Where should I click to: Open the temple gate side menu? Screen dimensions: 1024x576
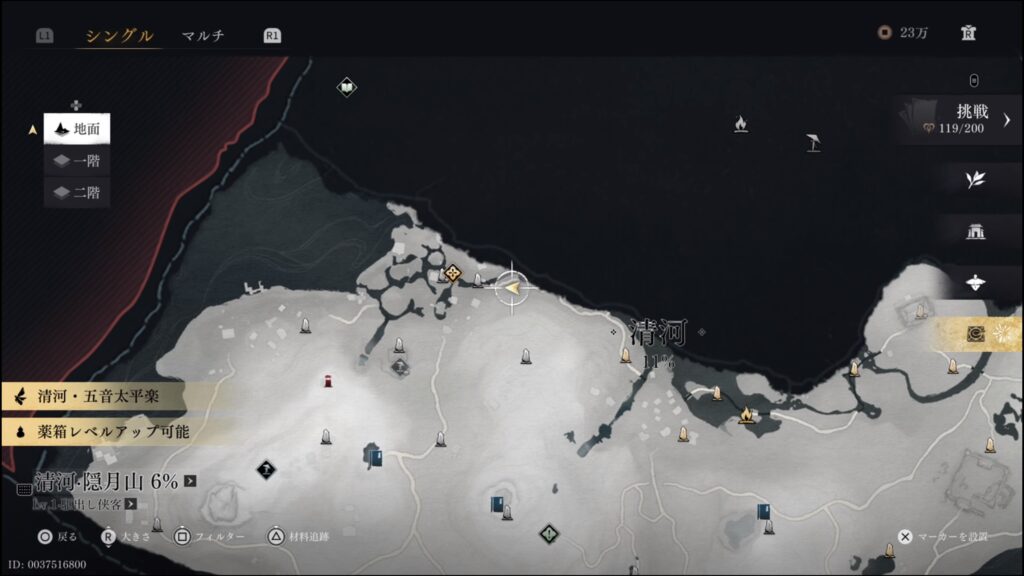tap(975, 231)
